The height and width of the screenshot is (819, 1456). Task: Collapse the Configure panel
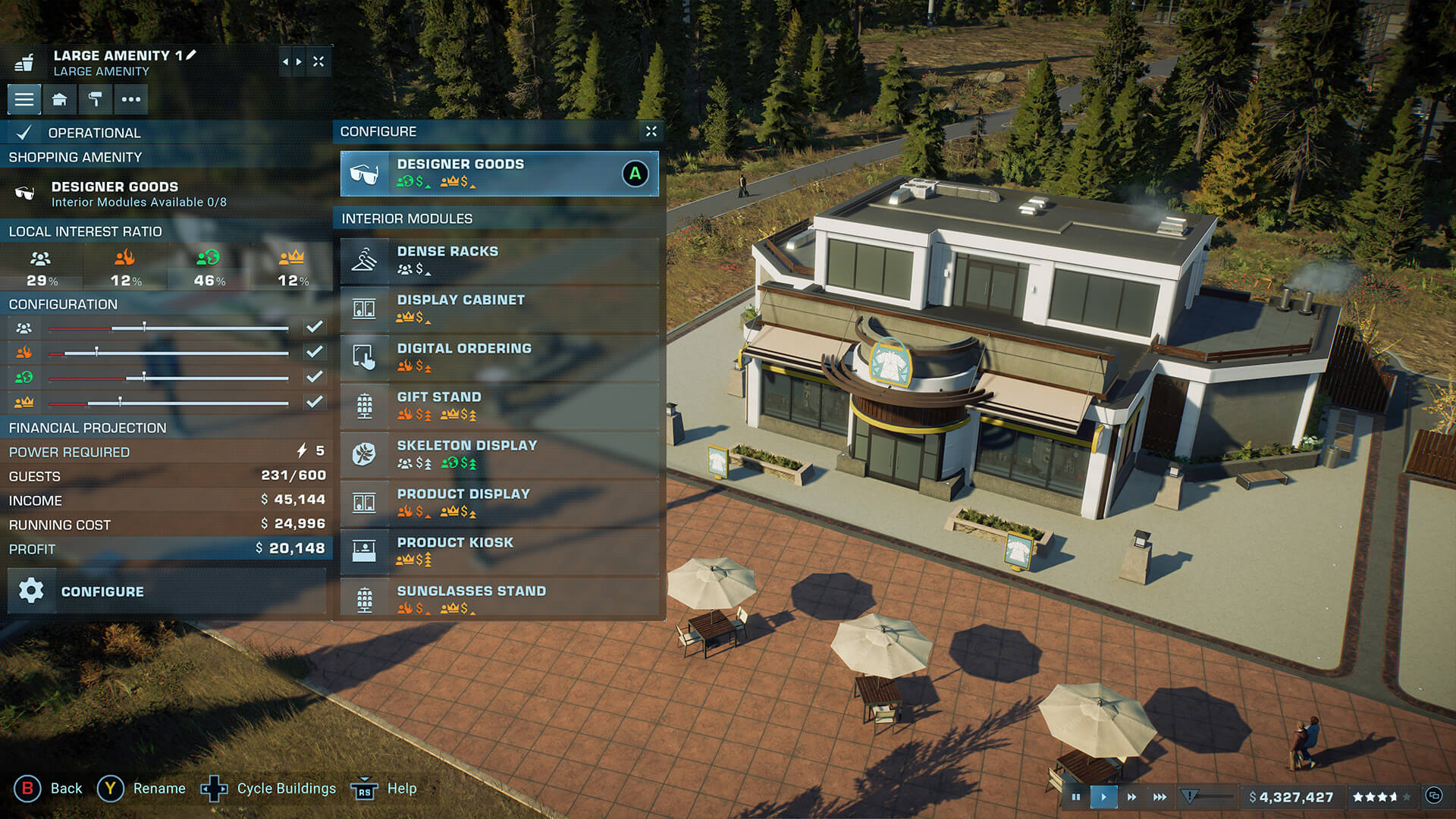coord(651,131)
